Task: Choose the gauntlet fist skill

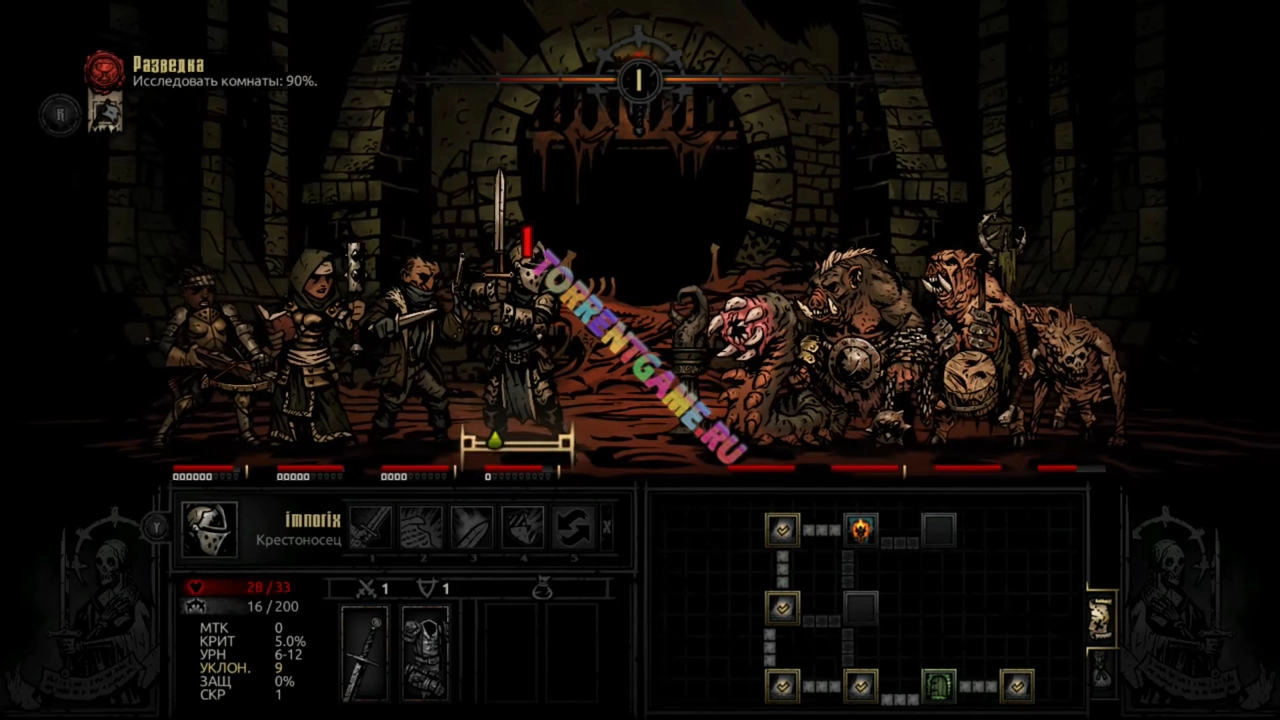Action: 421,527
